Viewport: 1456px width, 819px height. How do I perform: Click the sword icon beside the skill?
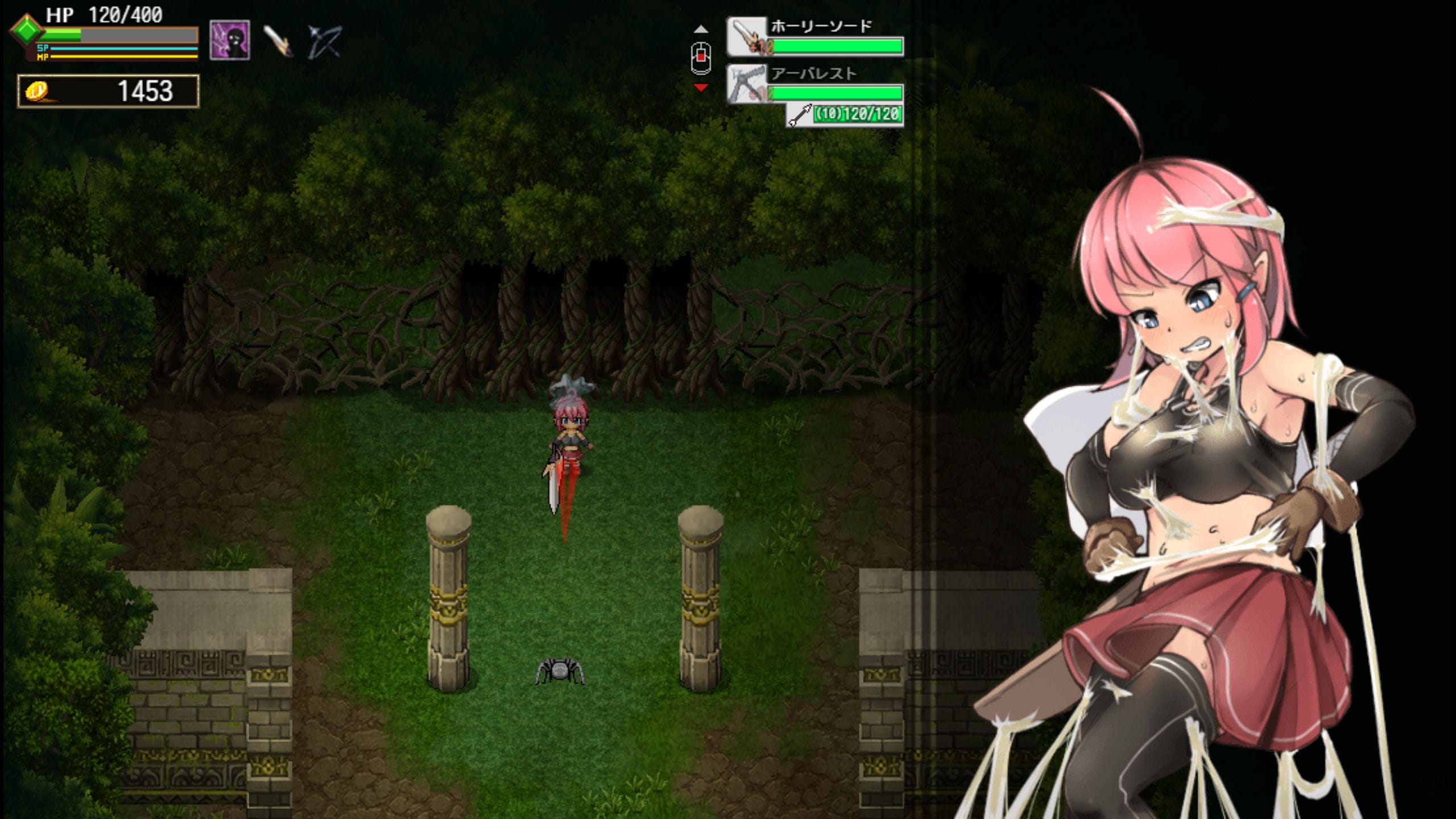coord(278,41)
